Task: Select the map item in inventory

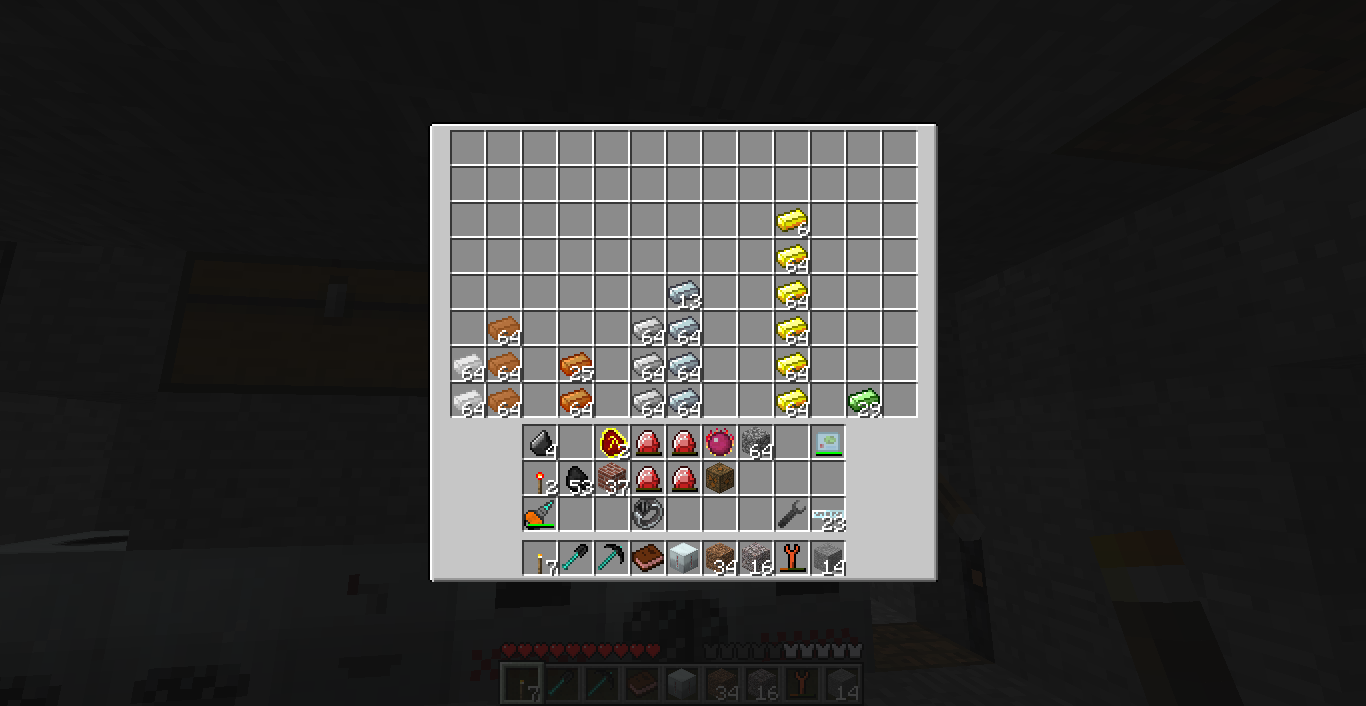Action: 827,442
